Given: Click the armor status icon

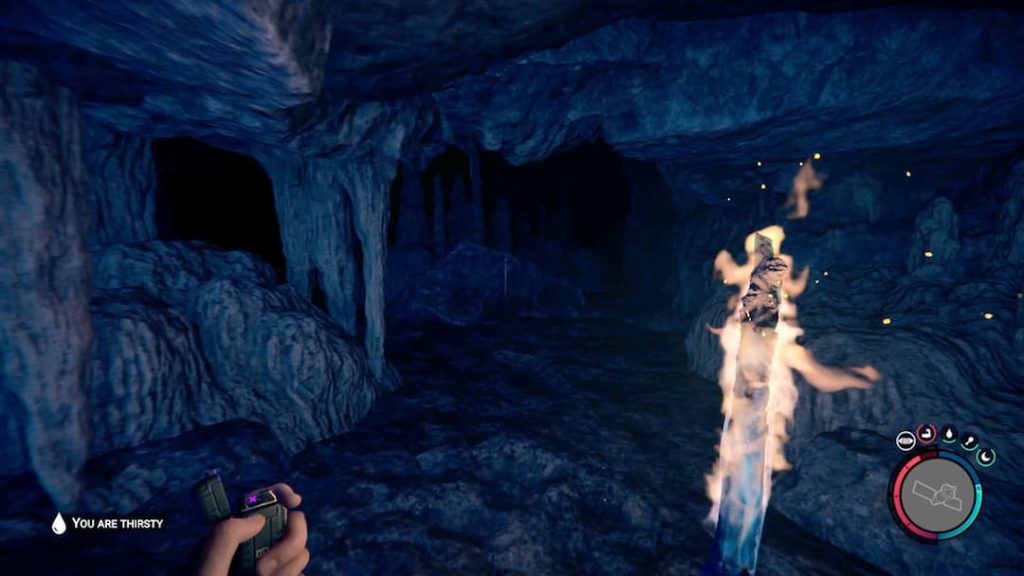Looking at the screenshot, I should click(x=905, y=439).
